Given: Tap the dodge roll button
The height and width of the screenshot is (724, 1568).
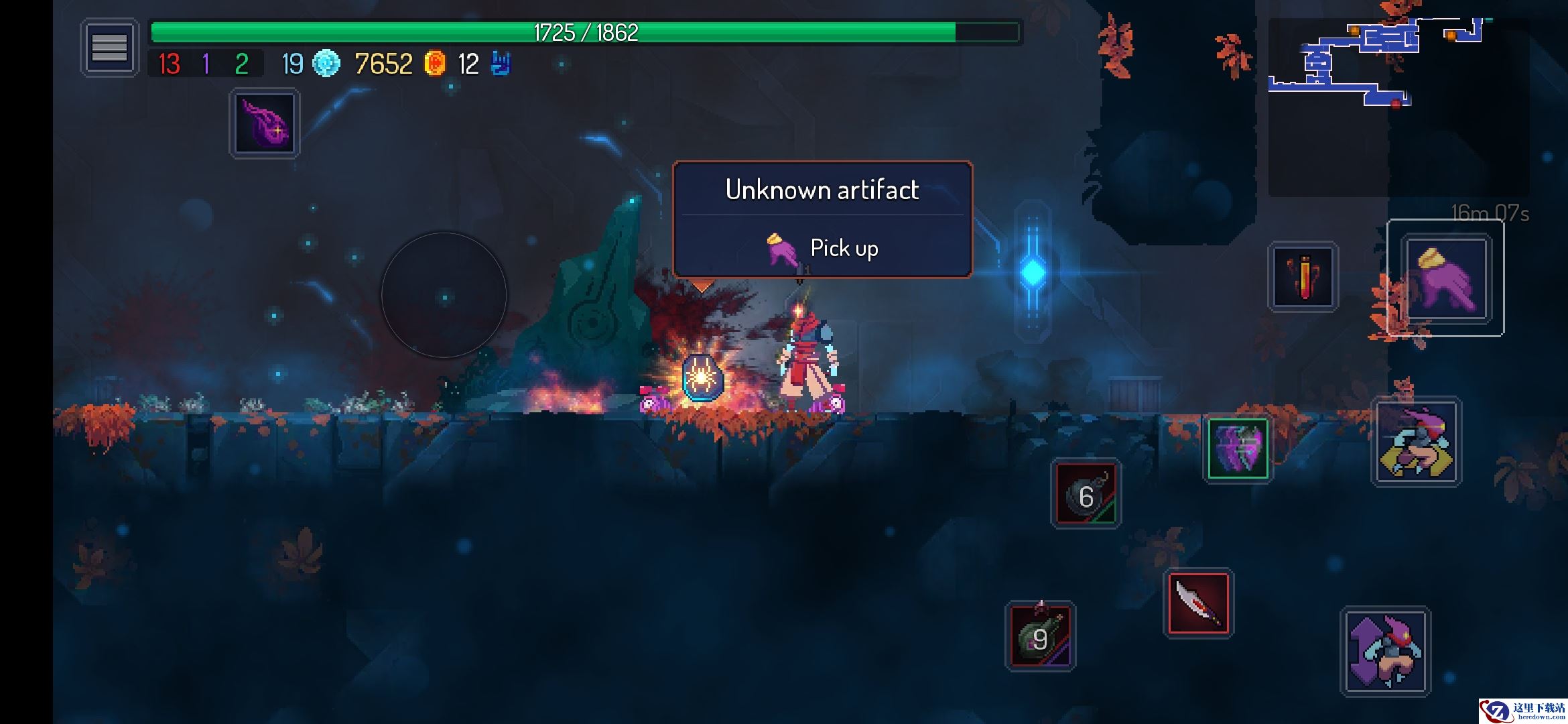Looking at the screenshot, I should (1417, 442).
